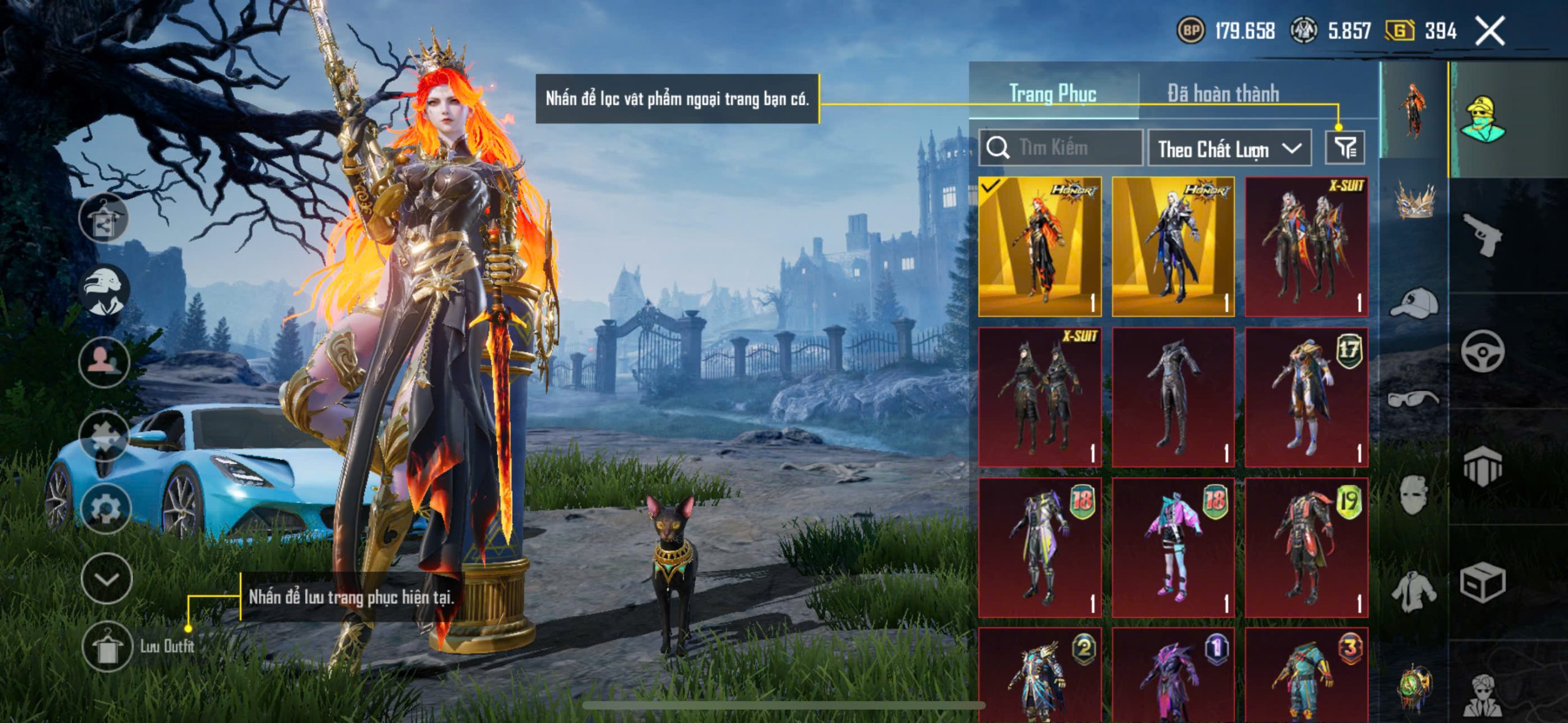Select the outfit with badge 19
Image resolution: width=1568 pixels, height=723 pixels.
pos(1306,547)
